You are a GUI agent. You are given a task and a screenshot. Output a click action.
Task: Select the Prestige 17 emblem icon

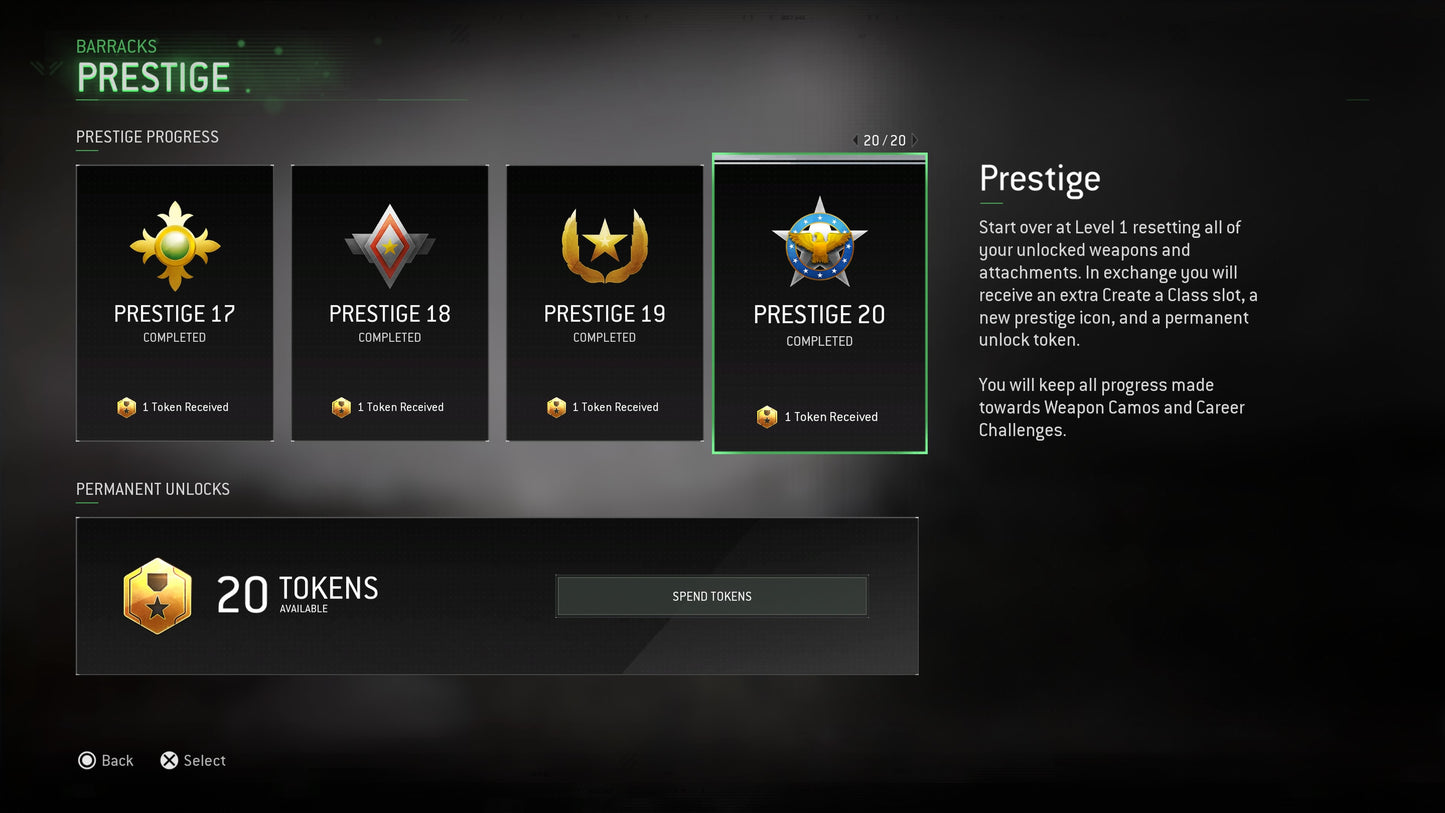coord(174,243)
